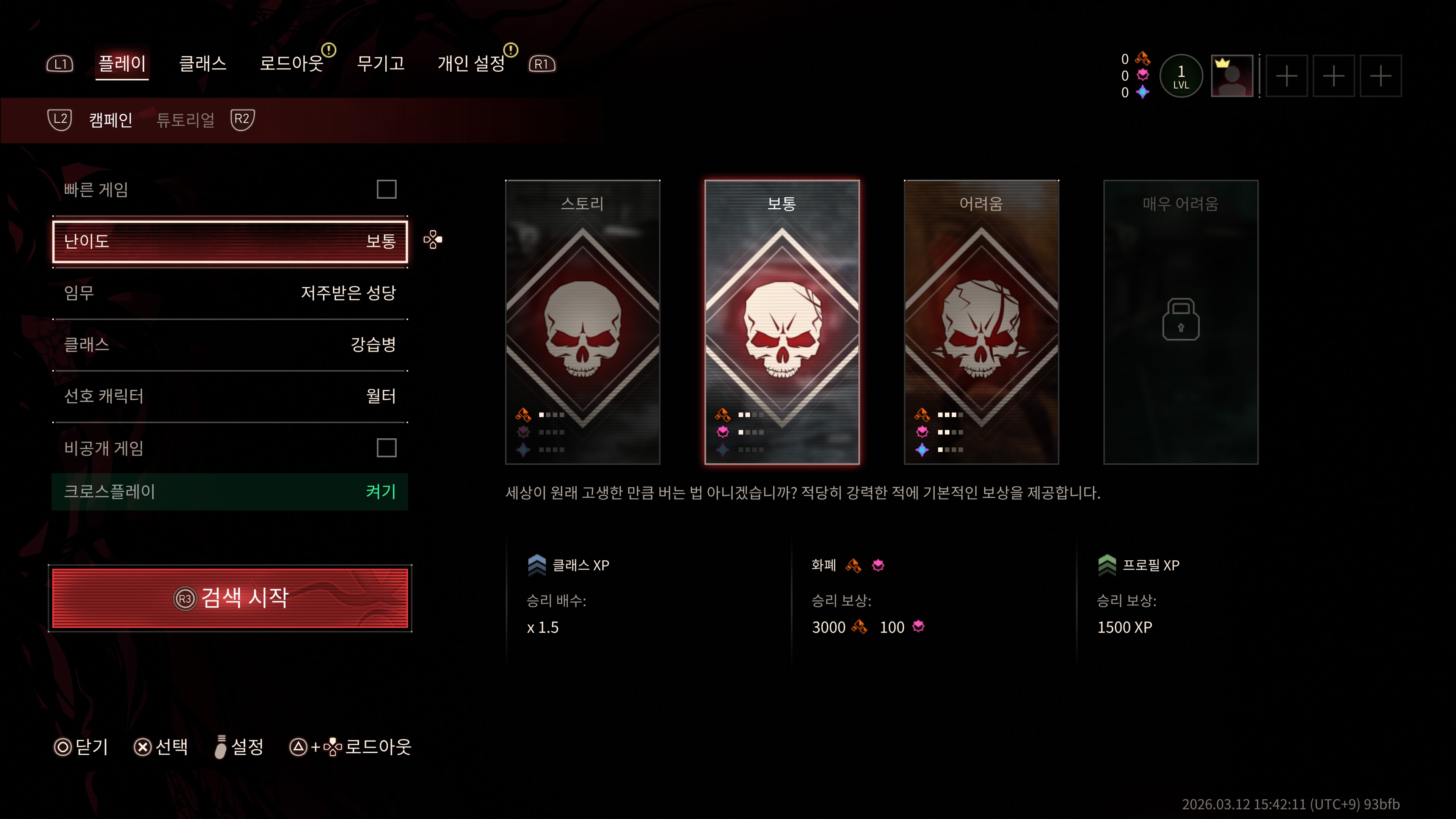Screen dimensions: 1456x819
Task: Choose the 클래스 강습병 row
Action: (x=229, y=344)
